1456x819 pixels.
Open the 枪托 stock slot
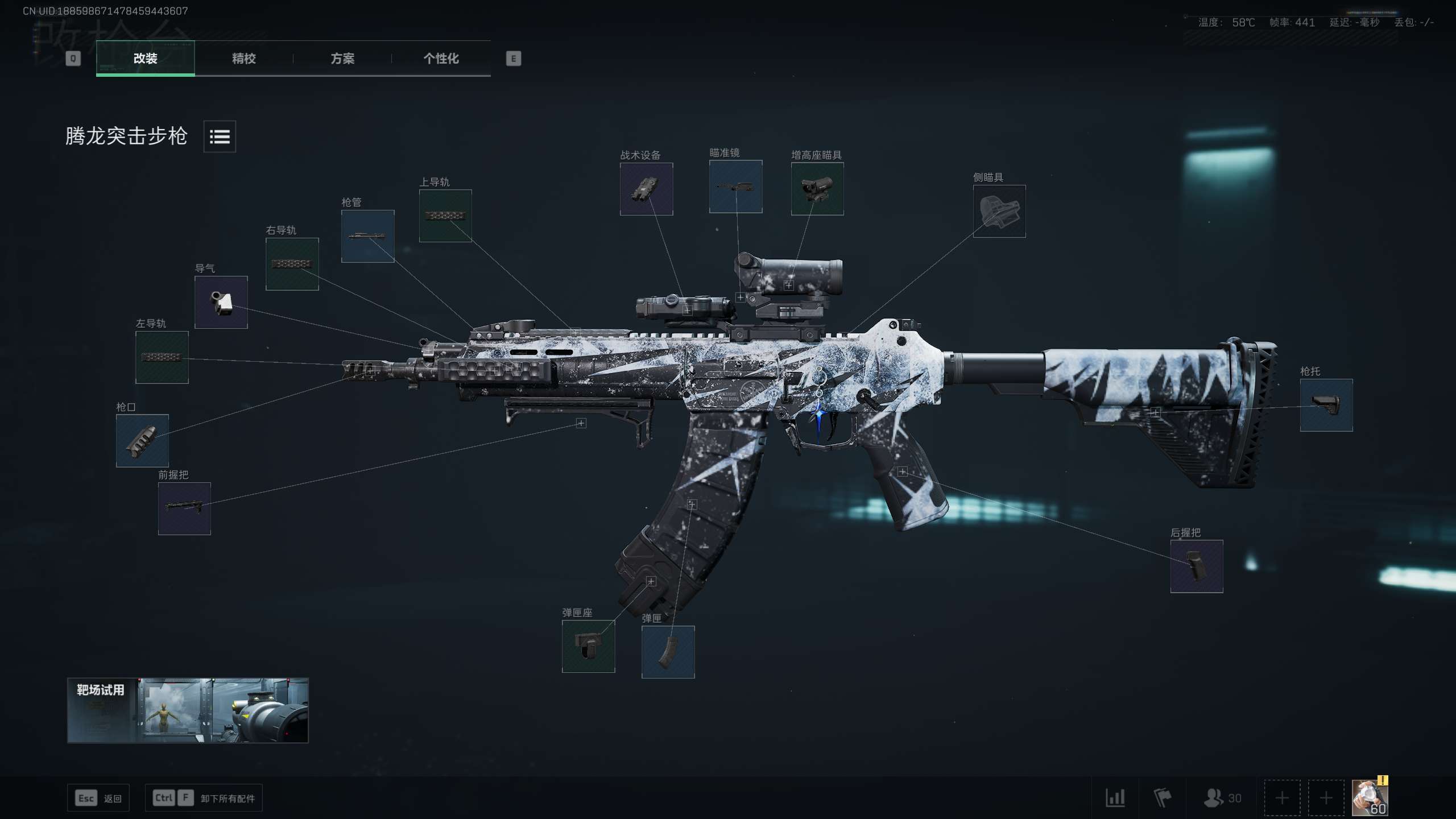click(1326, 405)
